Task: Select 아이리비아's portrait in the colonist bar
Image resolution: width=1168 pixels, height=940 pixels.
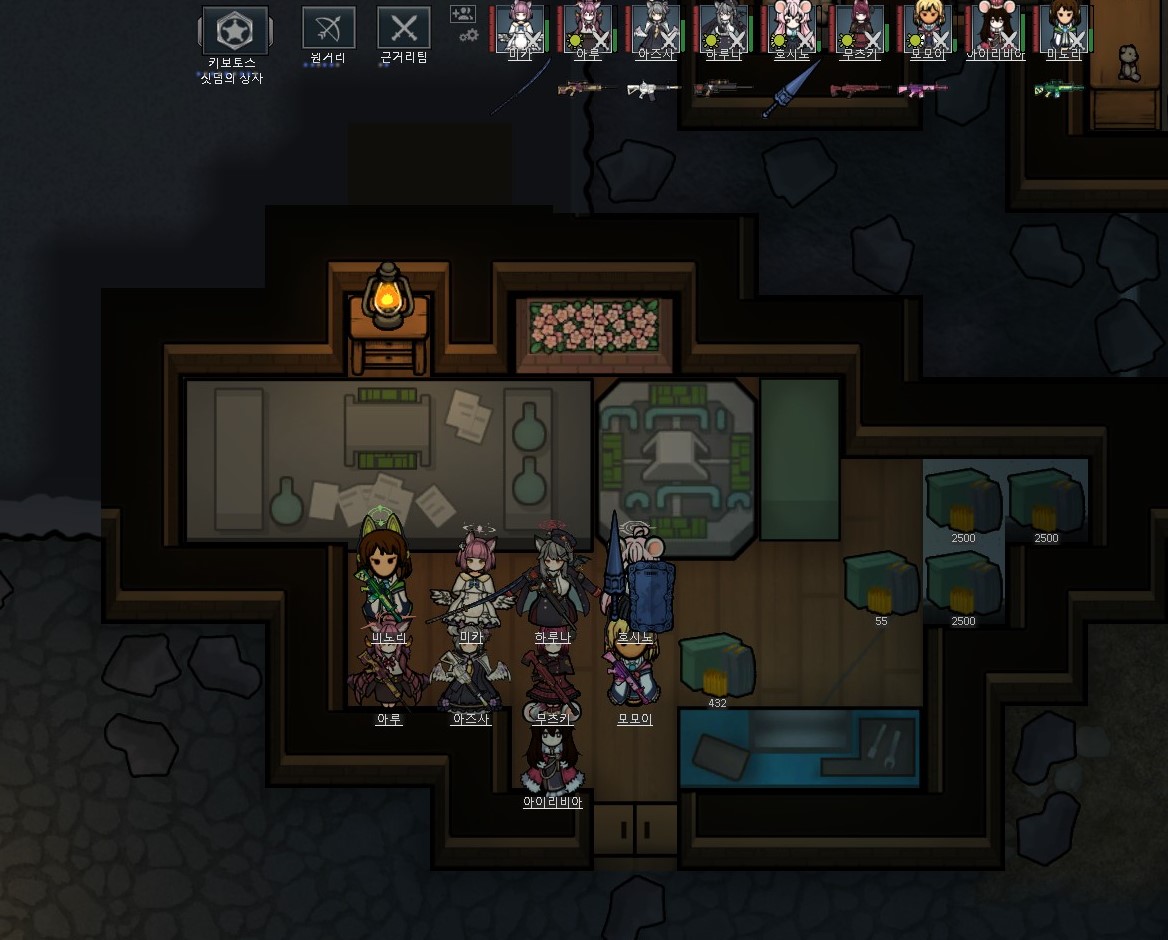Action: 996,27
